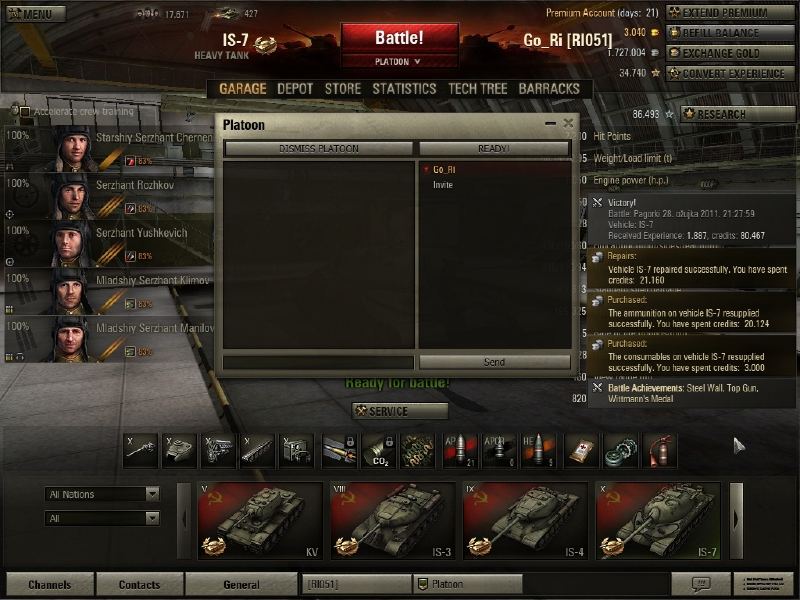Choose the KV tank thumbnail
This screenshot has width=800, height=600.
click(260, 520)
